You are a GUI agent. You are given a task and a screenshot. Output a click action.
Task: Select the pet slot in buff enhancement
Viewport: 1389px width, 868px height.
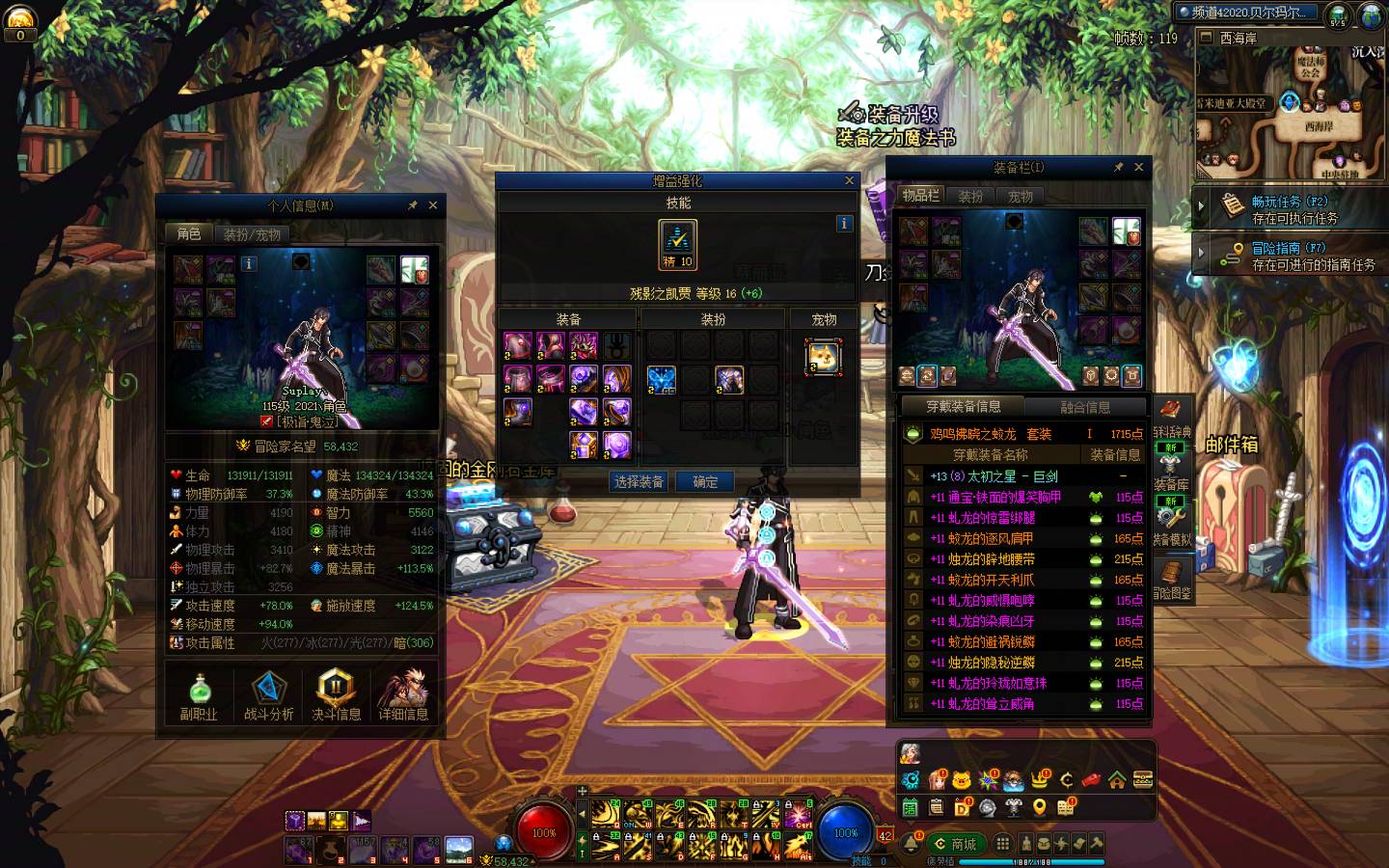(823, 357)
